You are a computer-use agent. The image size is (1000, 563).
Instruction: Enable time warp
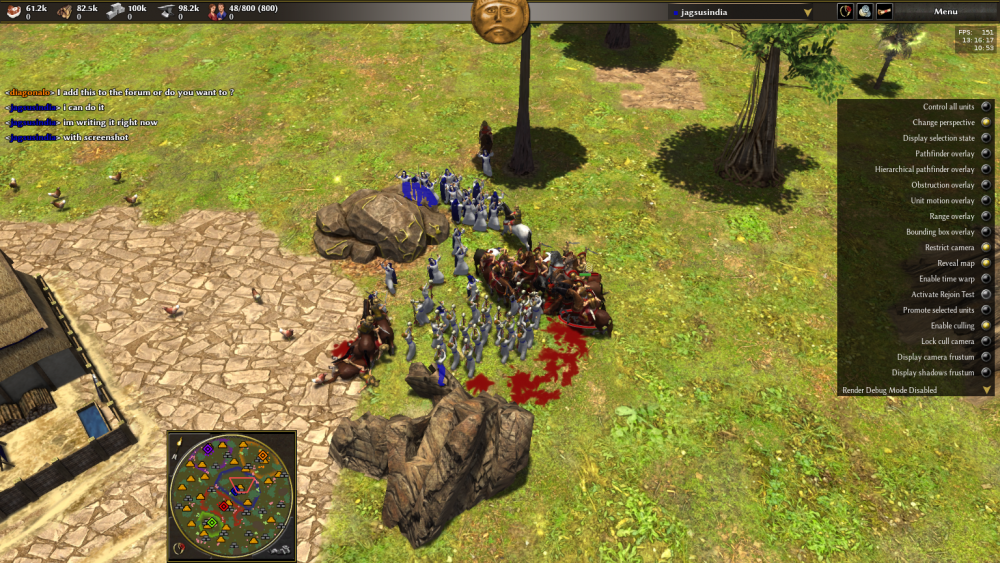click(x=986, y=279)
